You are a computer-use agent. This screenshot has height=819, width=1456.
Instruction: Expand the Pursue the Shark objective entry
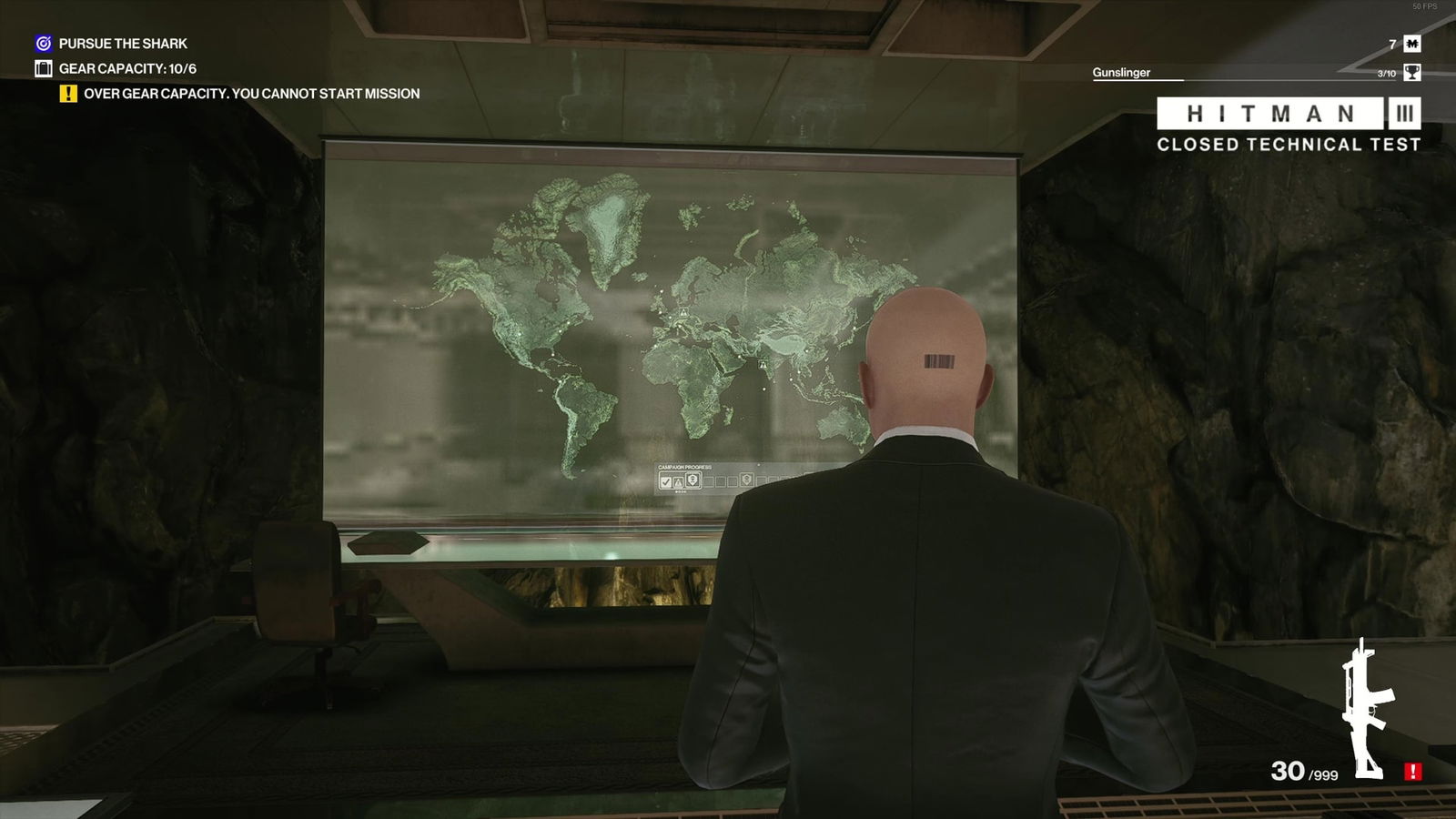[121, 42]
